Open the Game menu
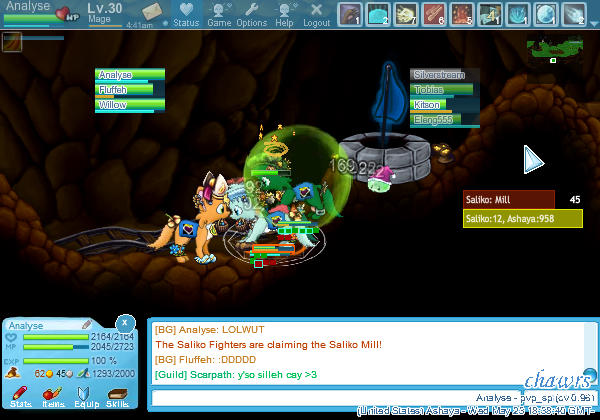 click(219, 14)
